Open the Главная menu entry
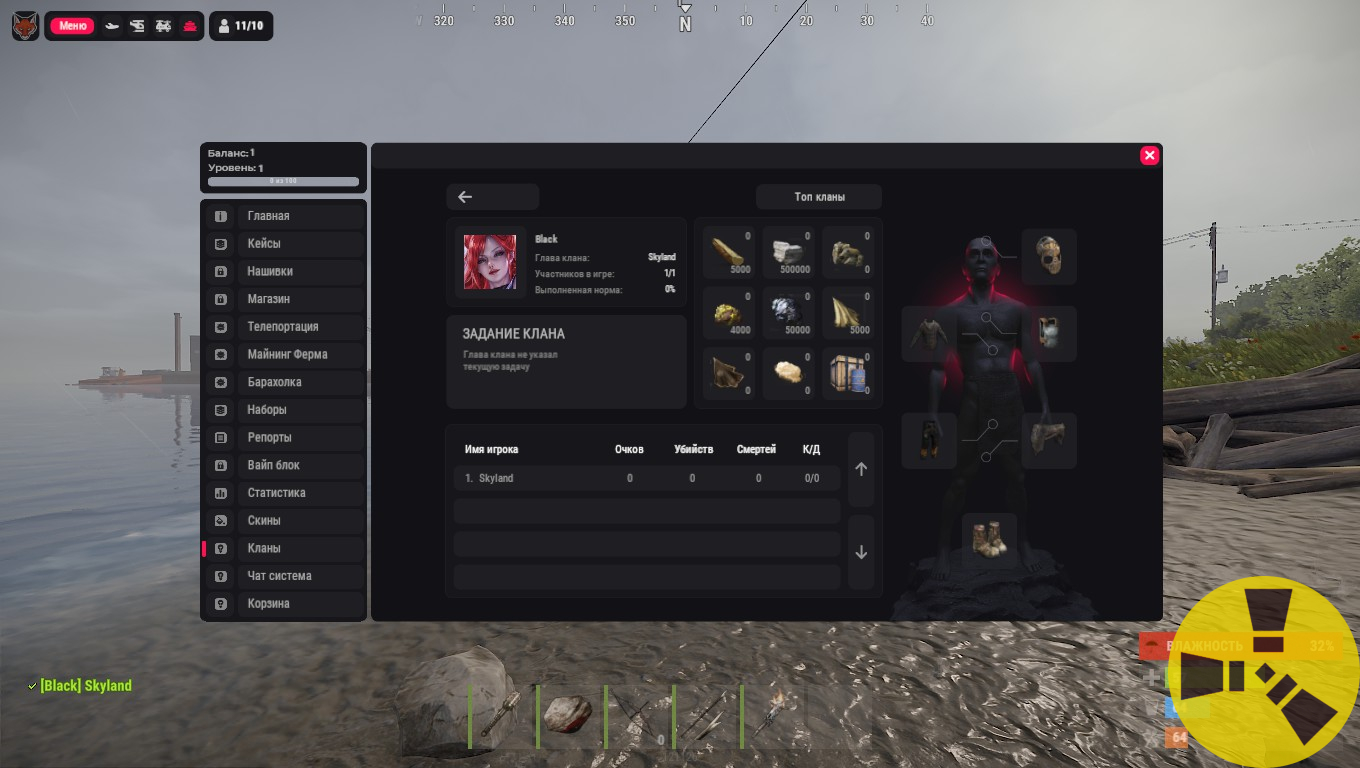Screen dimensions: 1360x768 click(x=300, y=216)
